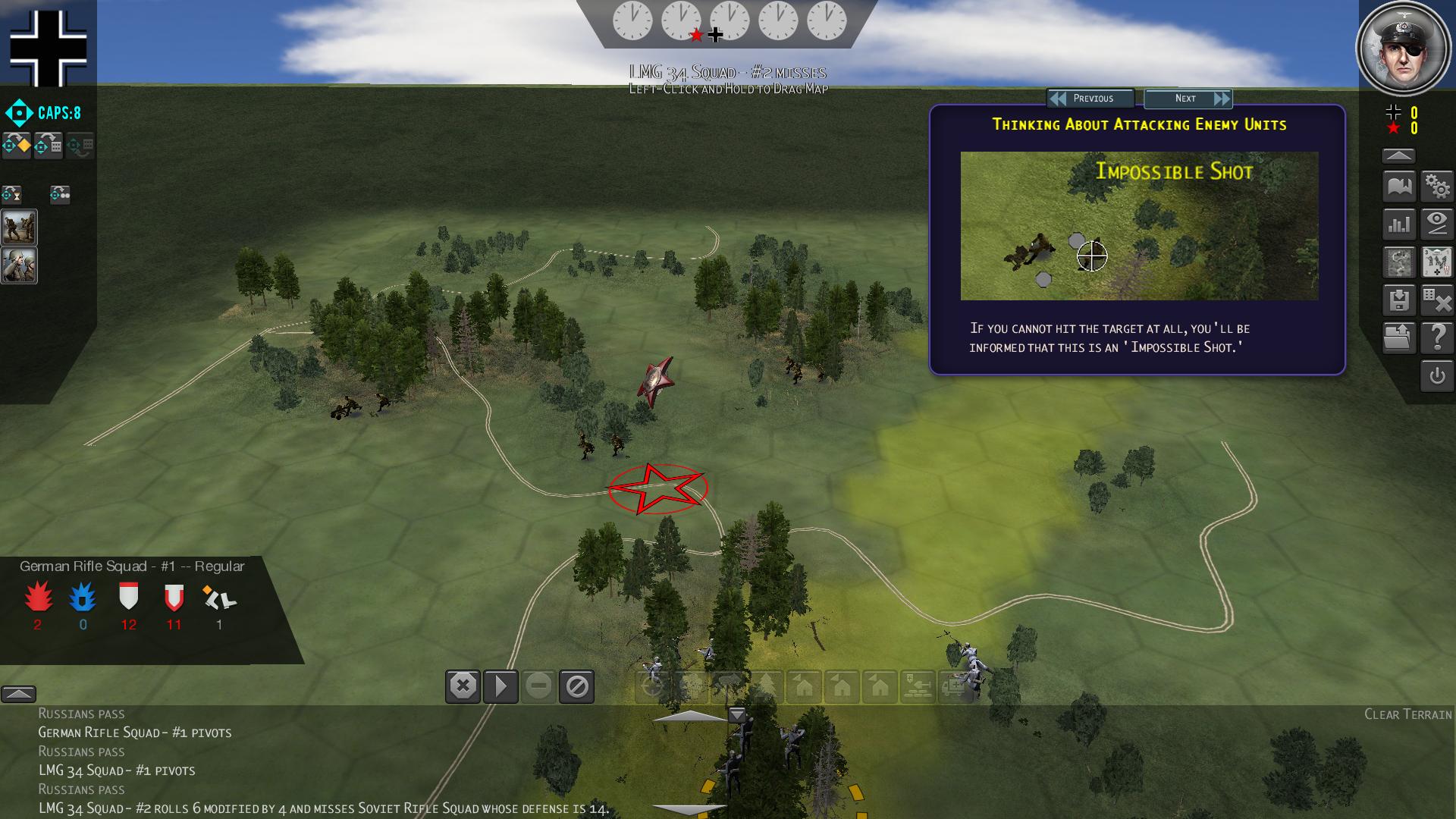
Task: Open the gear settings menu
Action: pos(1437,186)
